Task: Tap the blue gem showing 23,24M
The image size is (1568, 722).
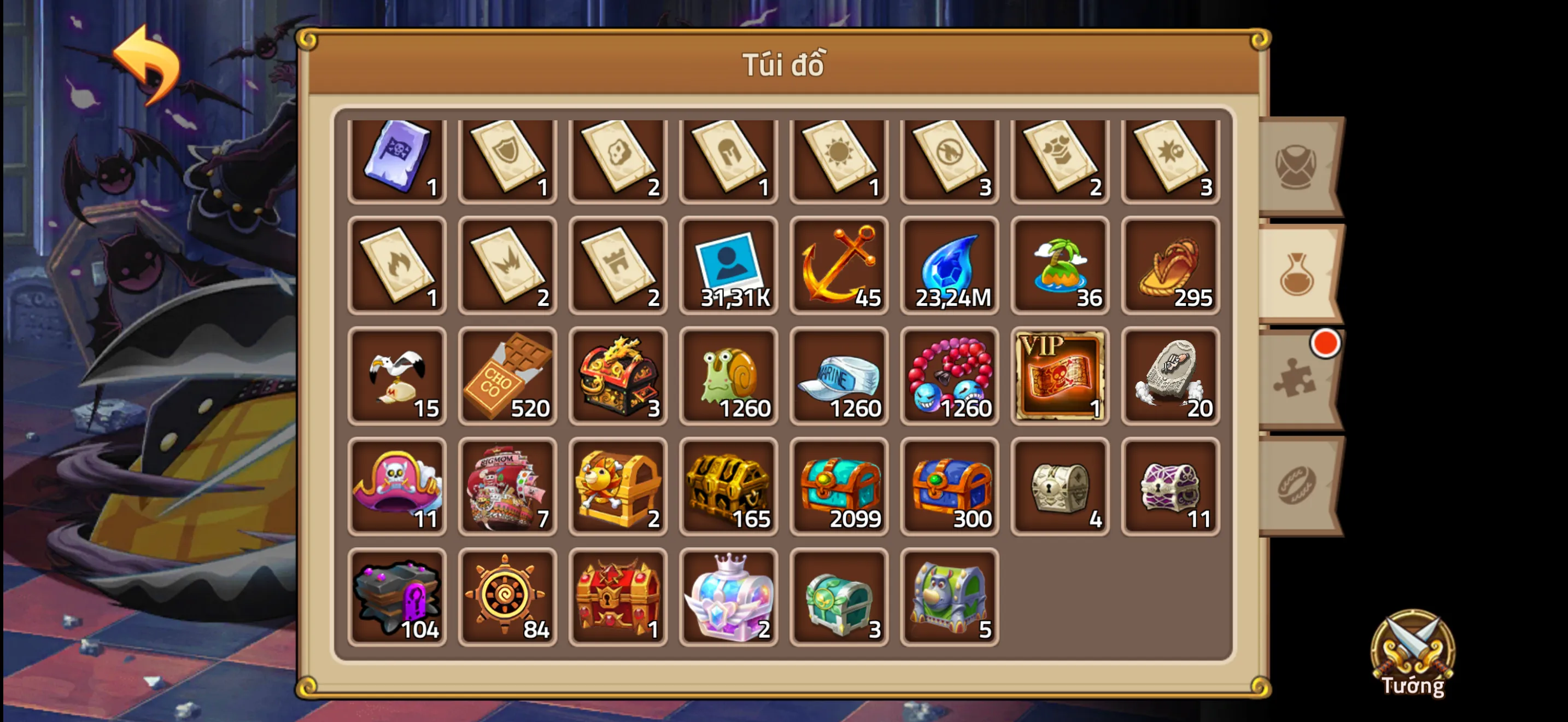Action: pos(950,266)
